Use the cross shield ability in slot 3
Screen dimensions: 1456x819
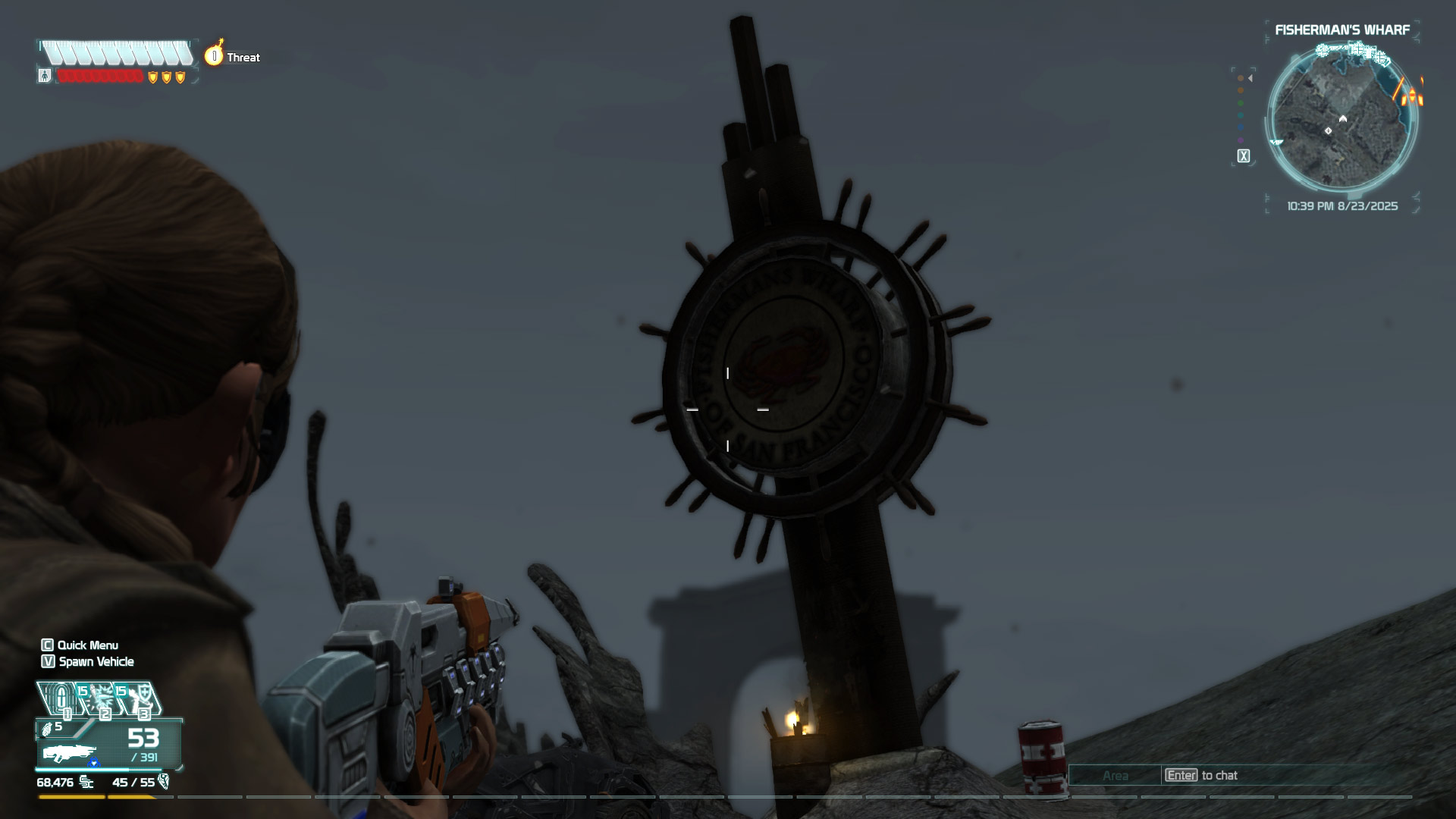[141, 698]
